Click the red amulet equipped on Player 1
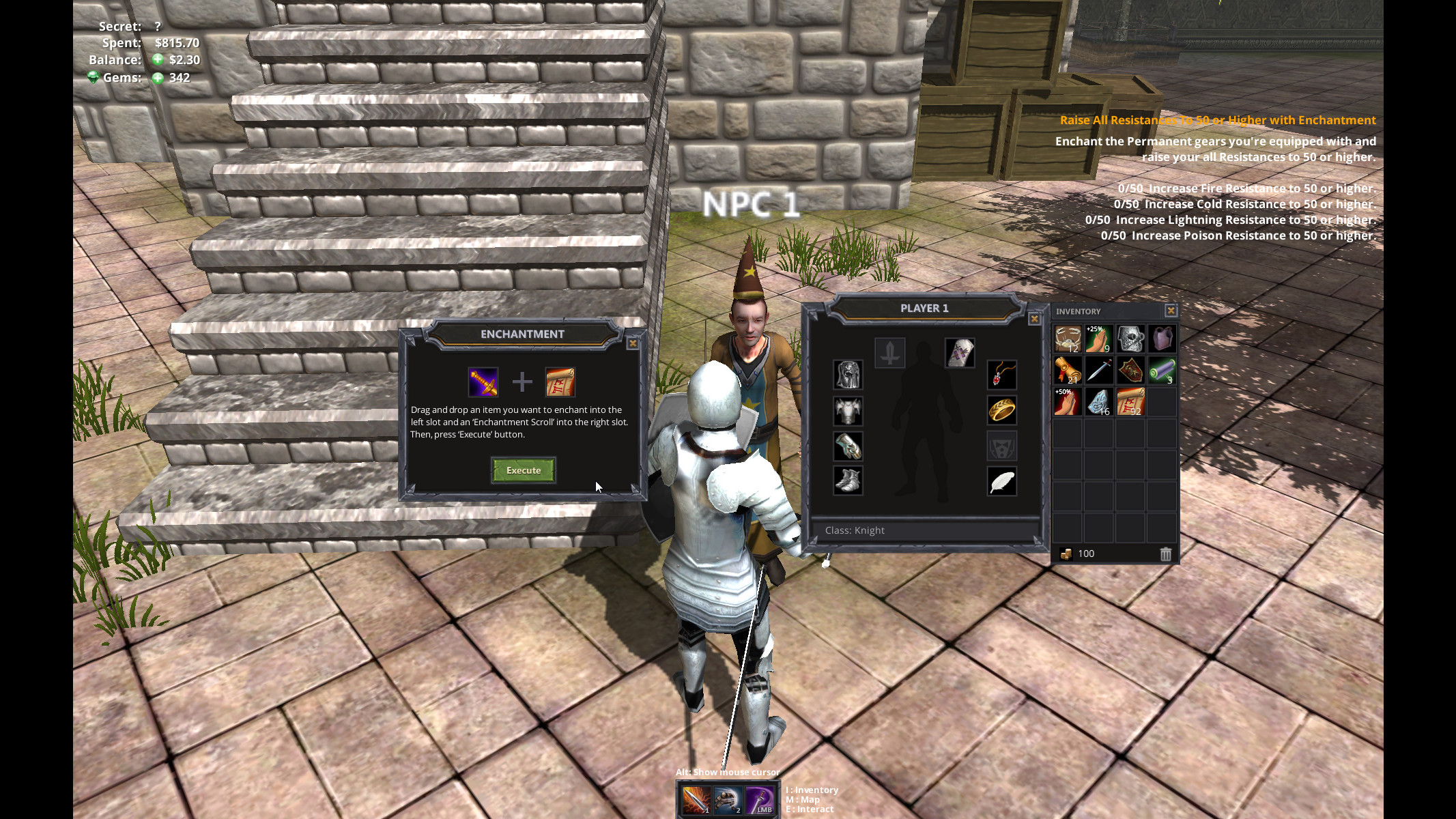Image resolution: width=1456 pixels, height=819 pixels. coord(1001,375)
